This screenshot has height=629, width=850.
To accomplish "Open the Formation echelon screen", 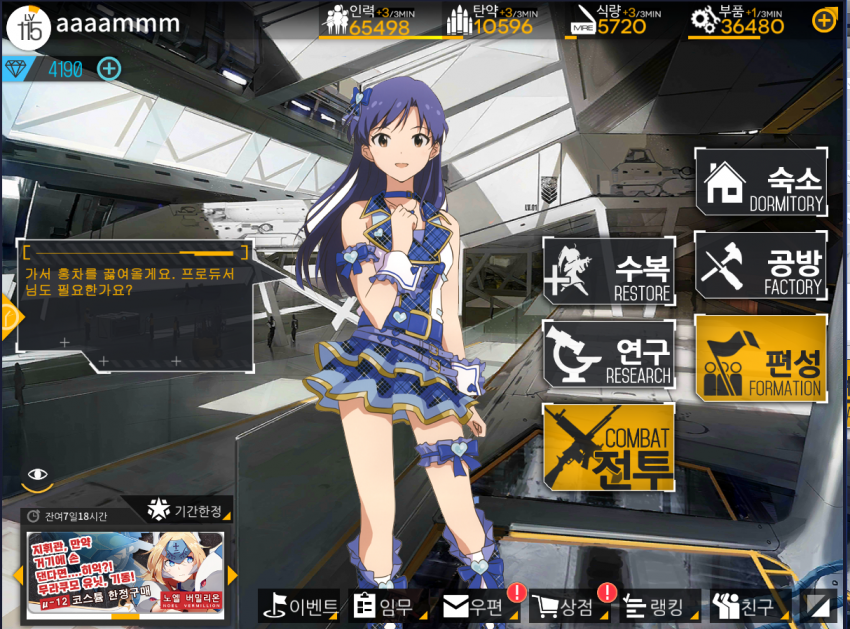I will coord(761,358).
